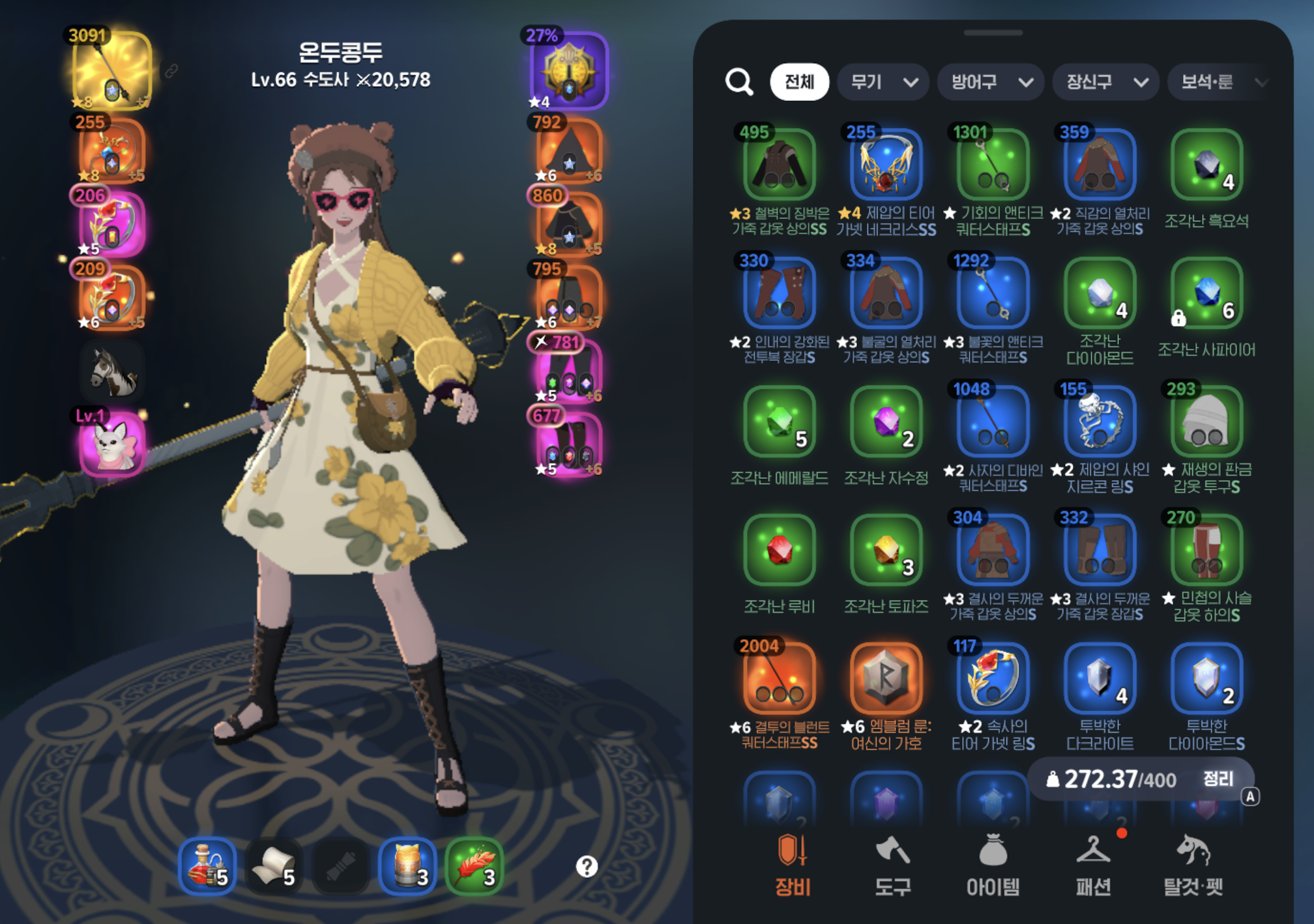Select the horse mount slot

[x=111, y=371]
